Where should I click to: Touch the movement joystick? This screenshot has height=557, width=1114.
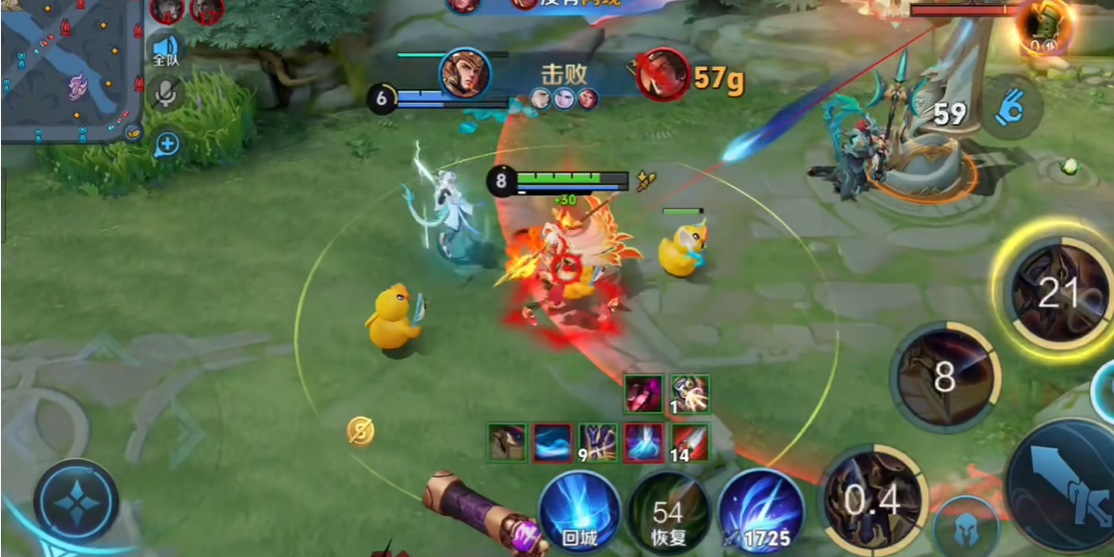coord(76,502)
